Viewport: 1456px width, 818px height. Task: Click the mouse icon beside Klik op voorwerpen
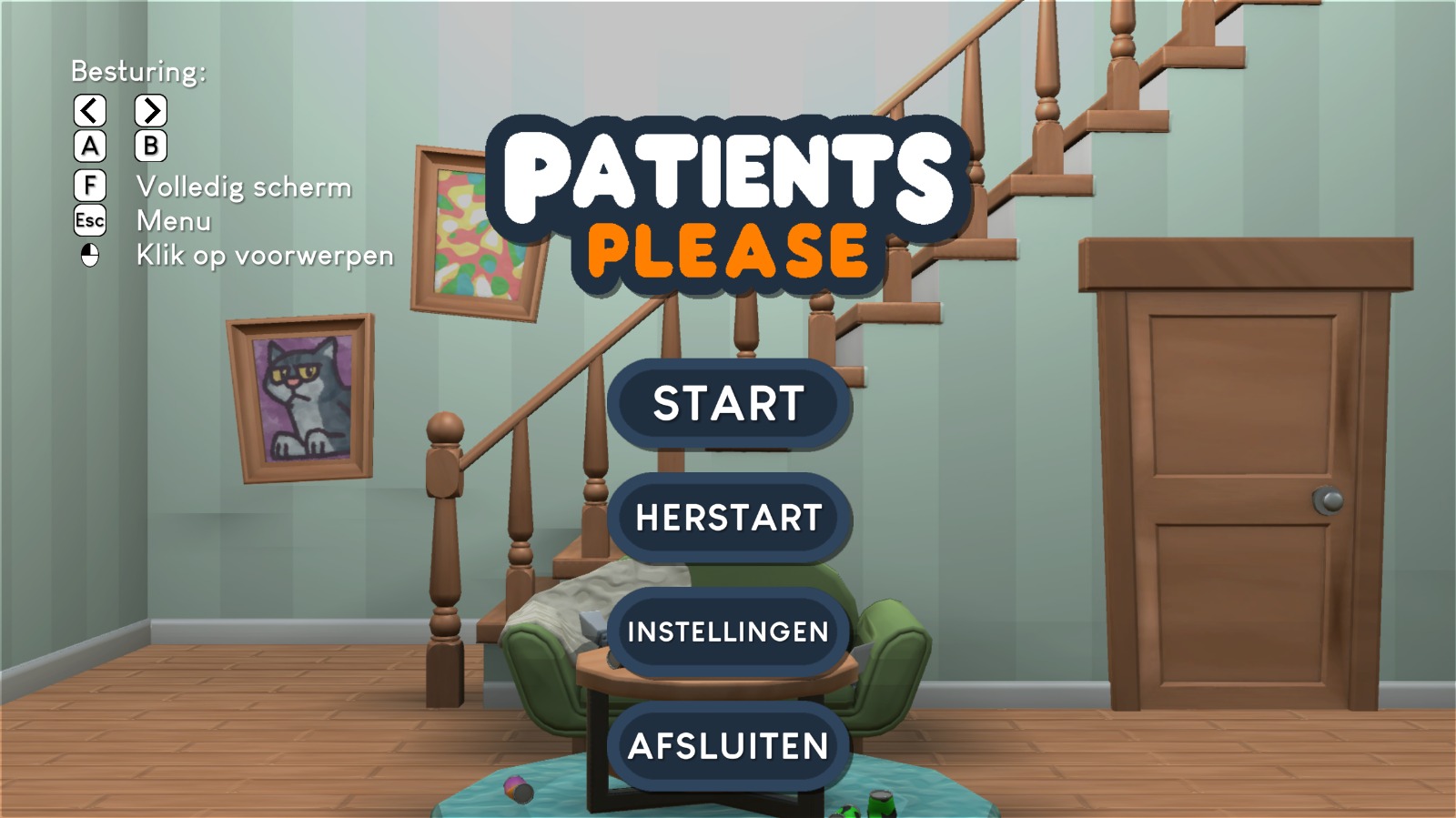(x=88, y=255)
